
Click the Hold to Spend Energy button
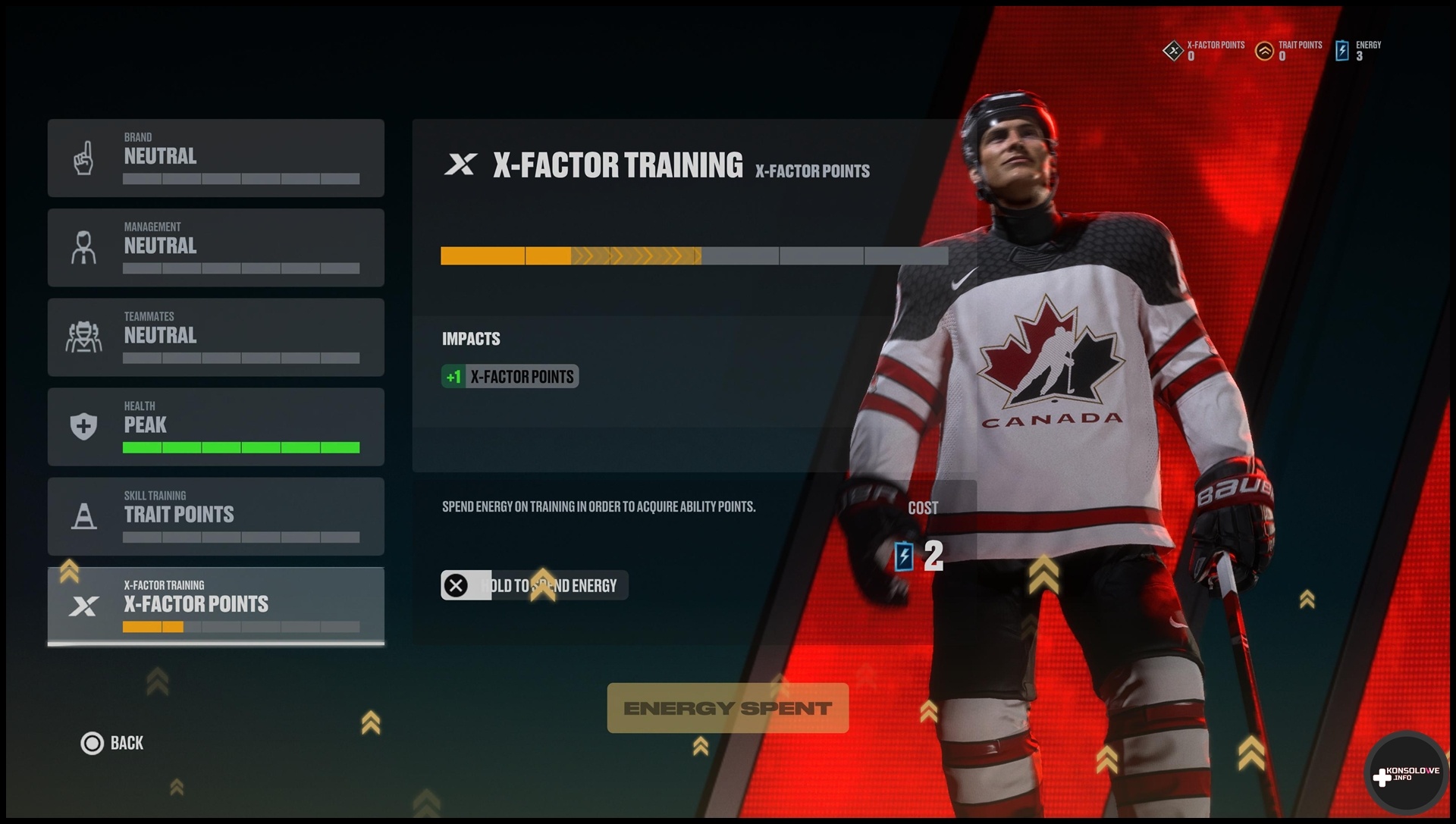tap(534, 585)
